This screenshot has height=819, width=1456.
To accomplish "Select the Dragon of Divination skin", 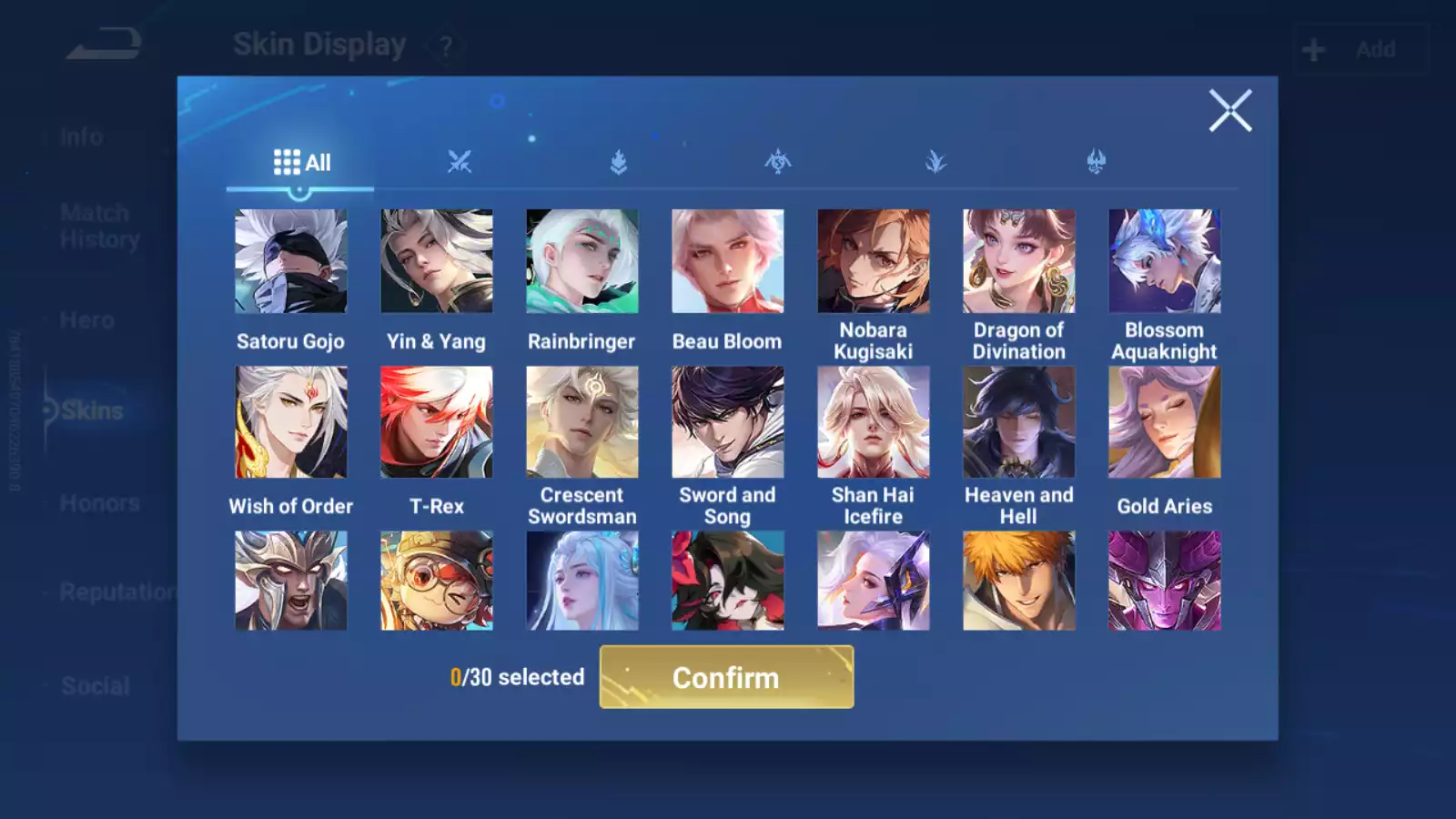I will coord(1019,261).
